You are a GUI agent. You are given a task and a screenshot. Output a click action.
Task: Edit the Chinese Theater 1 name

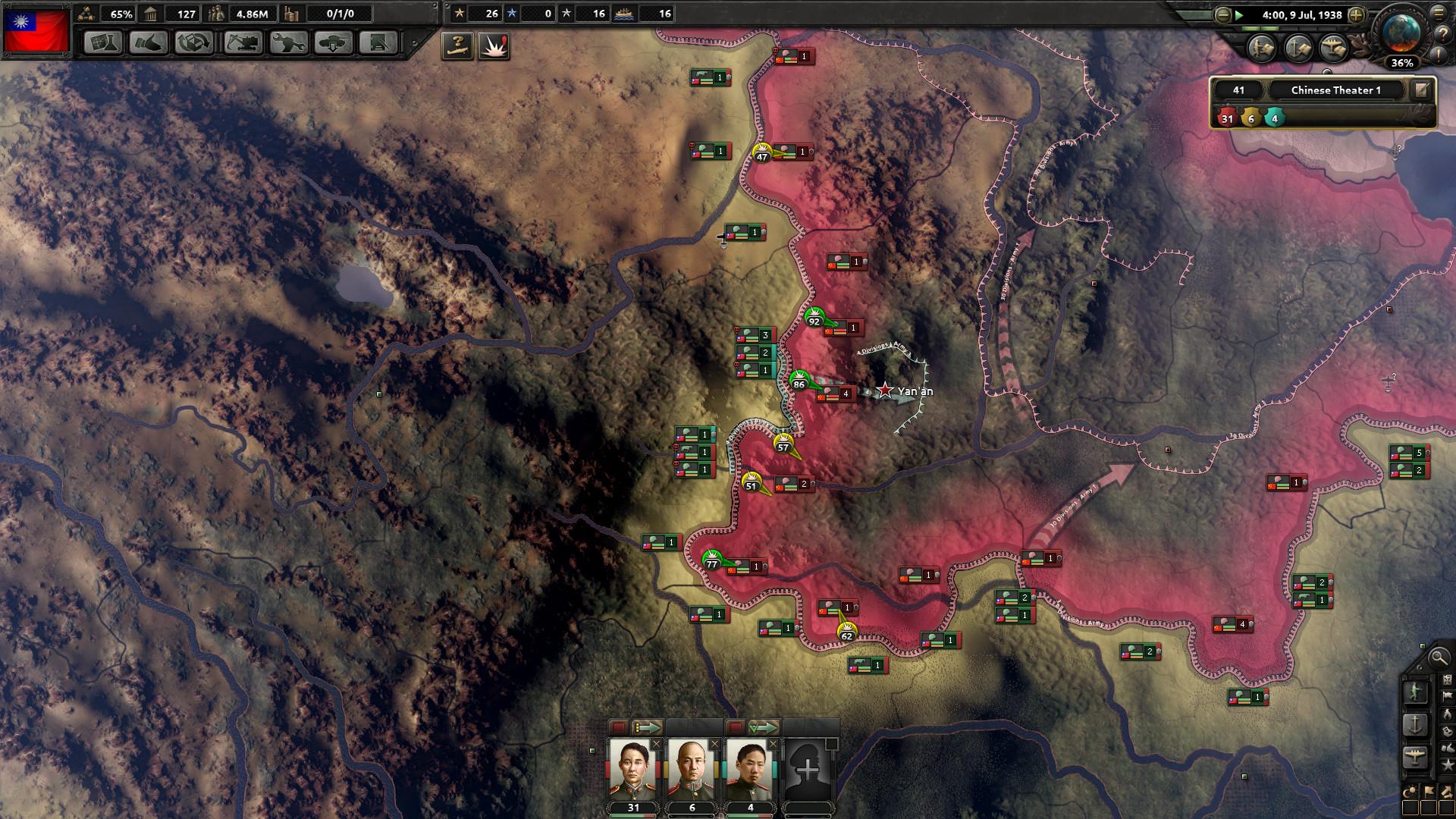(x=1421, y=90)
